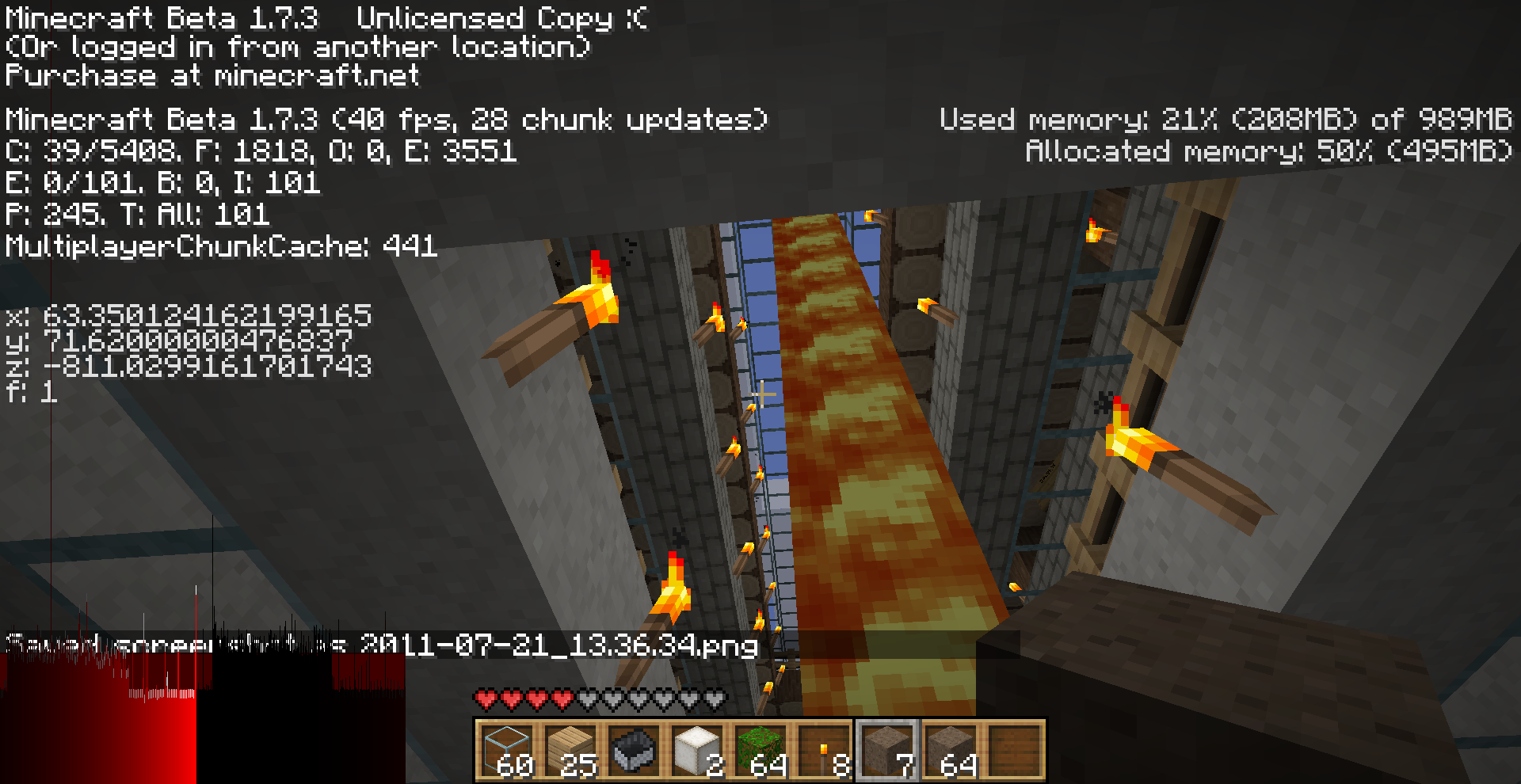The height and width of the screenshot is (784, 1521).
Task: Select the dirt stack of 64
Action: (951, 750)
